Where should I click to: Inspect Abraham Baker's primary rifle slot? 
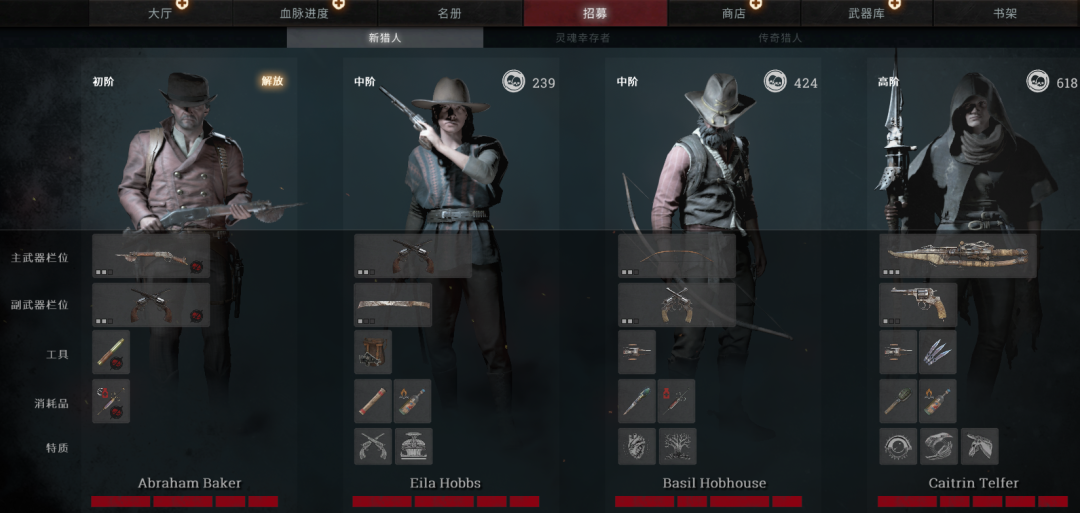point(151,256)
